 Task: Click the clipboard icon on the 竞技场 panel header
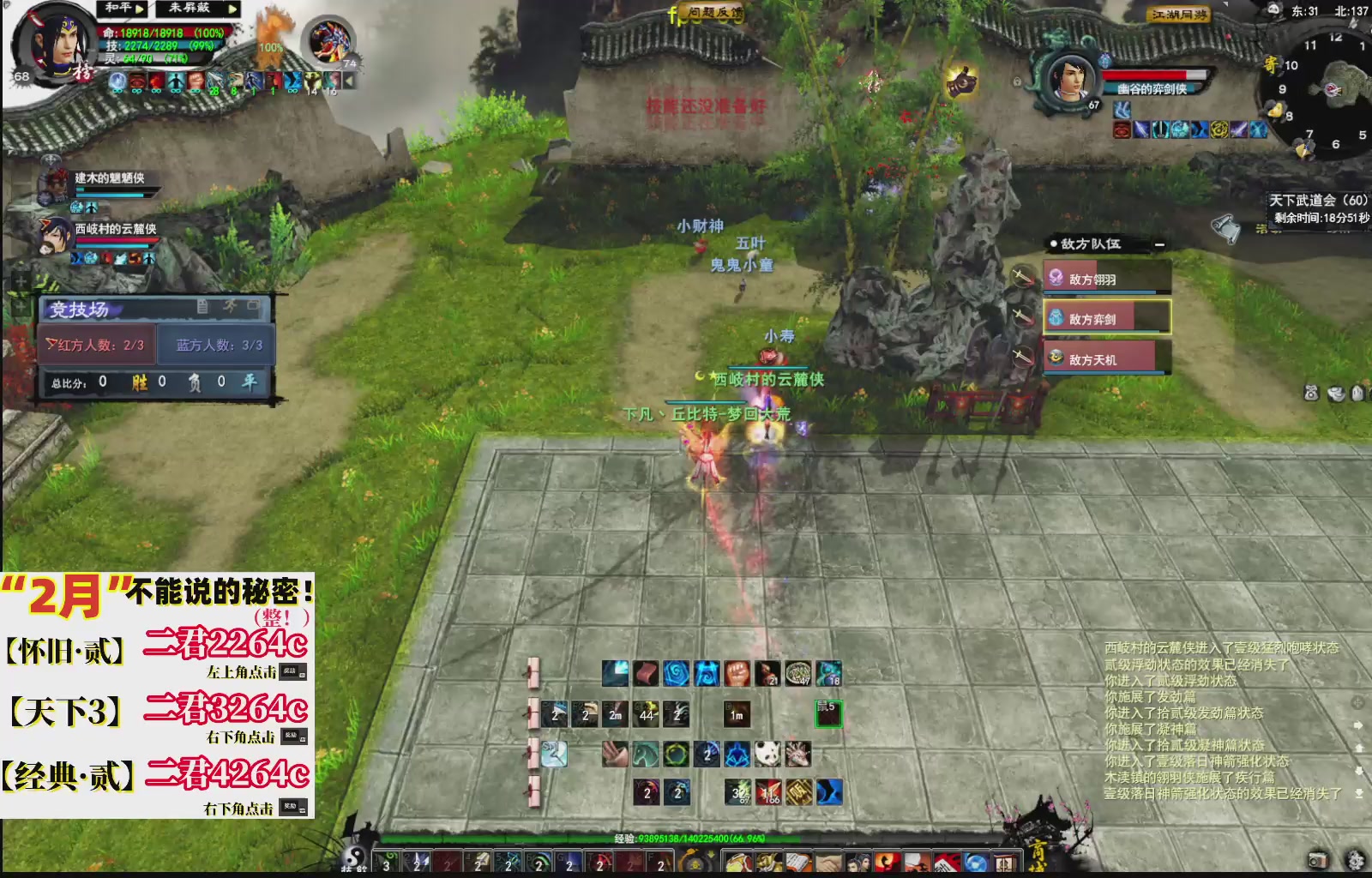coord(202,305)
